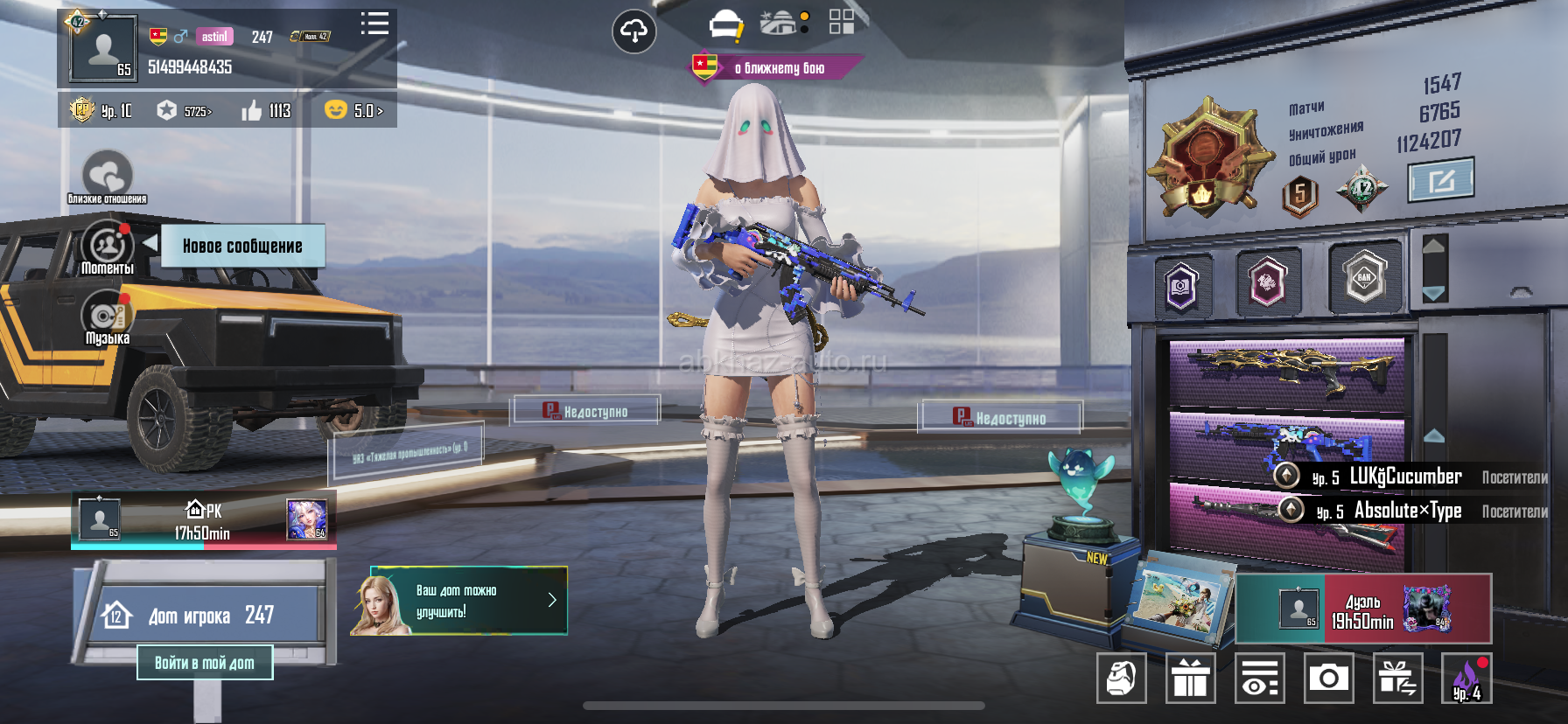Read the Новое сообщение notification
The height and width of the screenshot is (724, 1568).
point(242,246)
